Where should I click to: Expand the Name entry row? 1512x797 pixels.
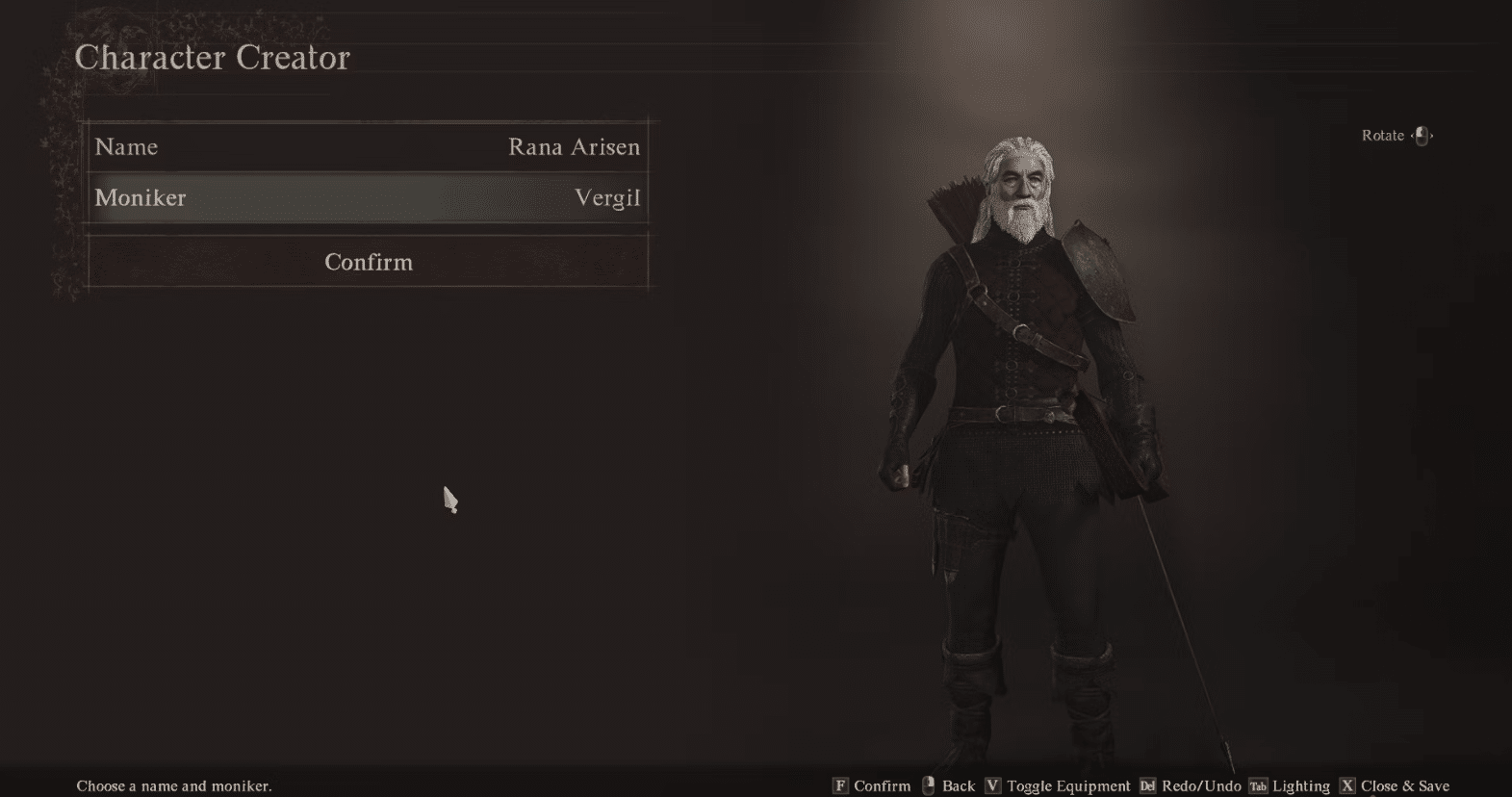368,146
